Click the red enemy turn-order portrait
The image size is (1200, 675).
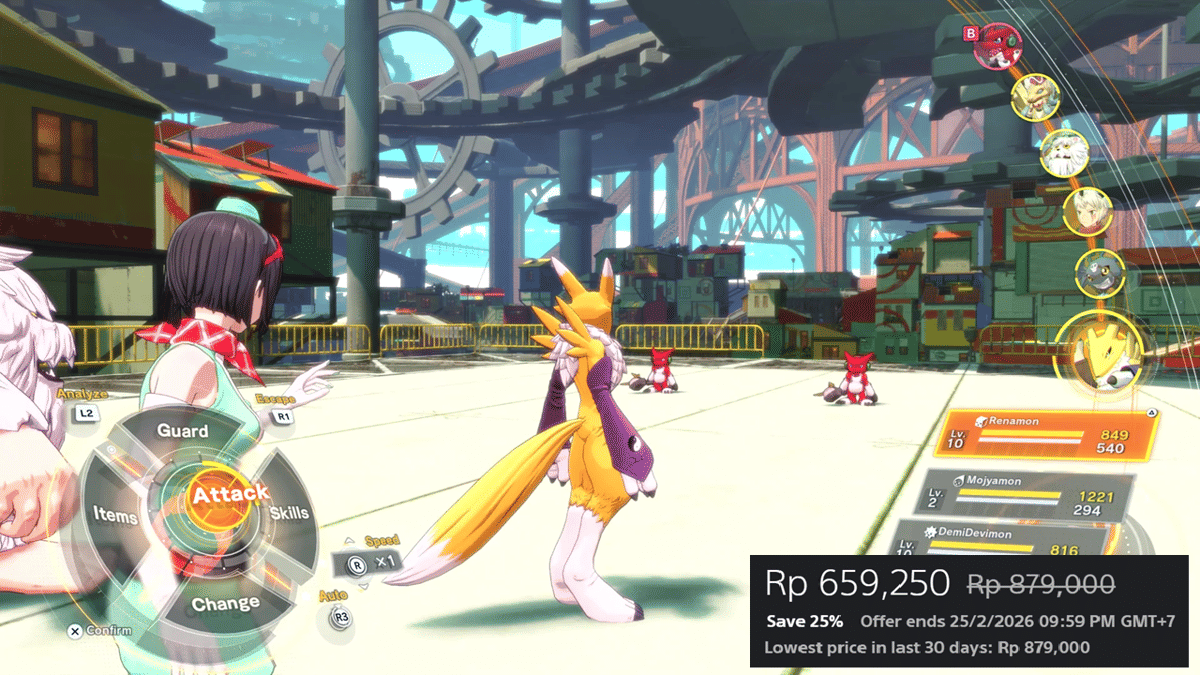(995, 46)
